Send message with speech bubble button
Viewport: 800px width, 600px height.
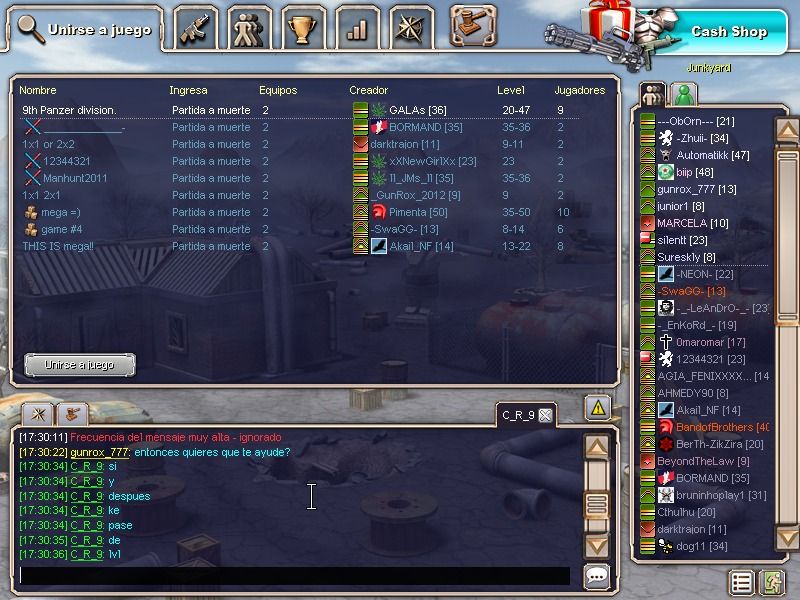[x=597, y=576]
